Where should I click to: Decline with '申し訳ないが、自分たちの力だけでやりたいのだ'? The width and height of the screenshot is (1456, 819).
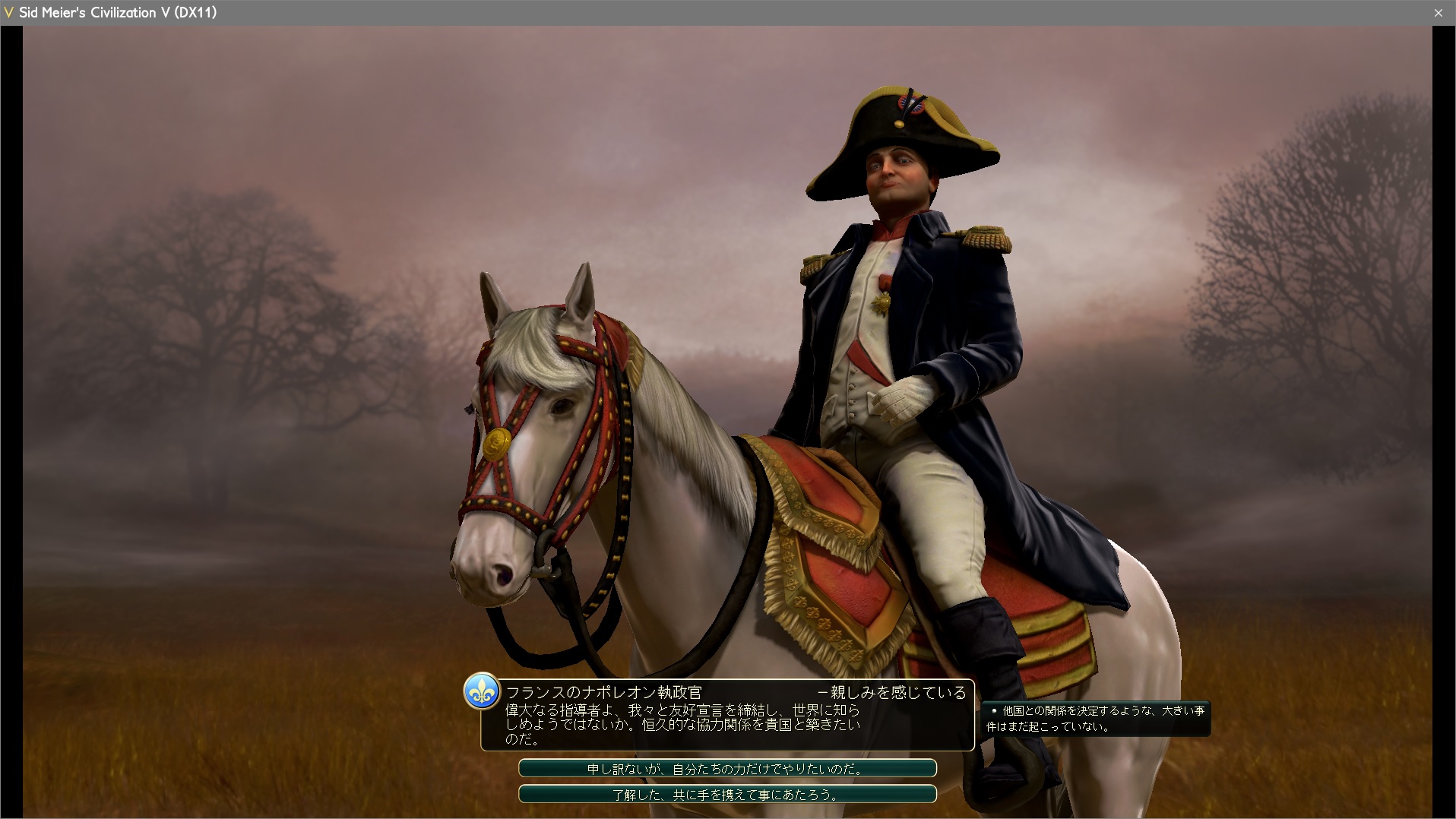click(x=726, y=769)
